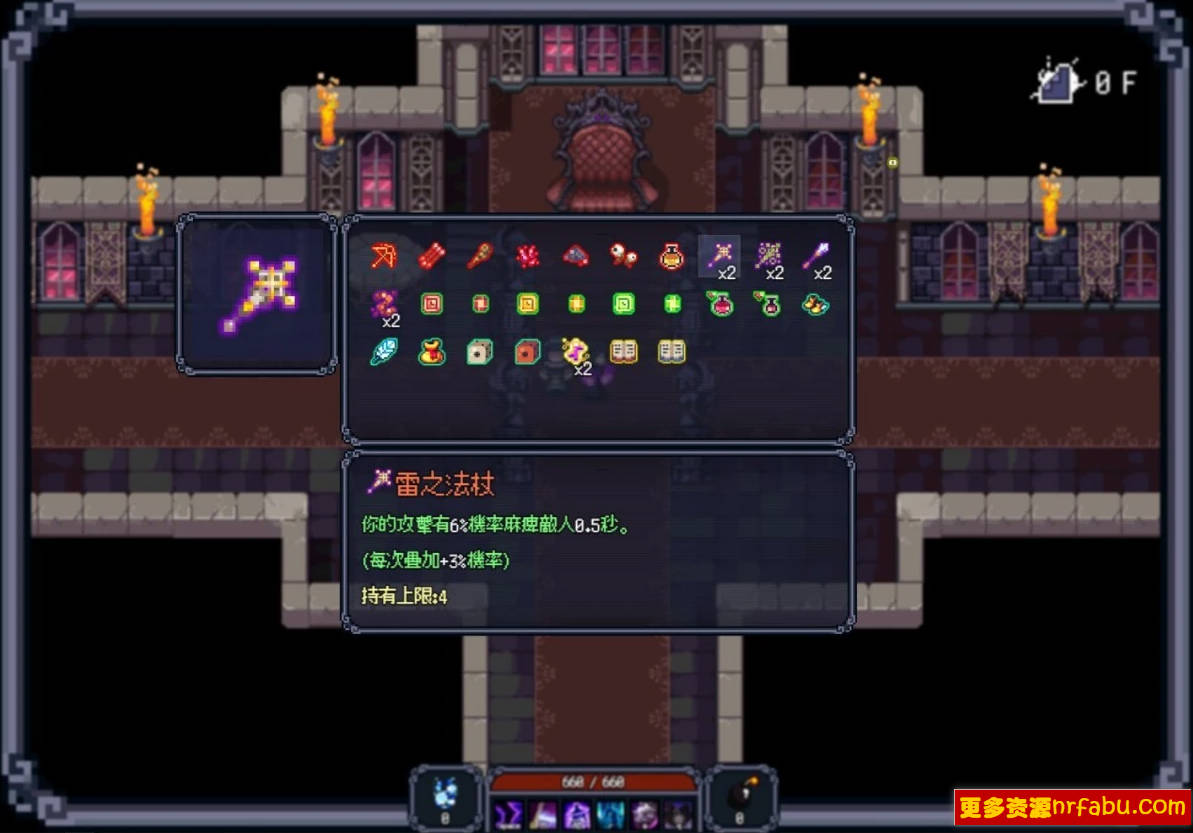Select the white dice item
The height and width of the screenshot is (833, 1193).
point(479,351)
